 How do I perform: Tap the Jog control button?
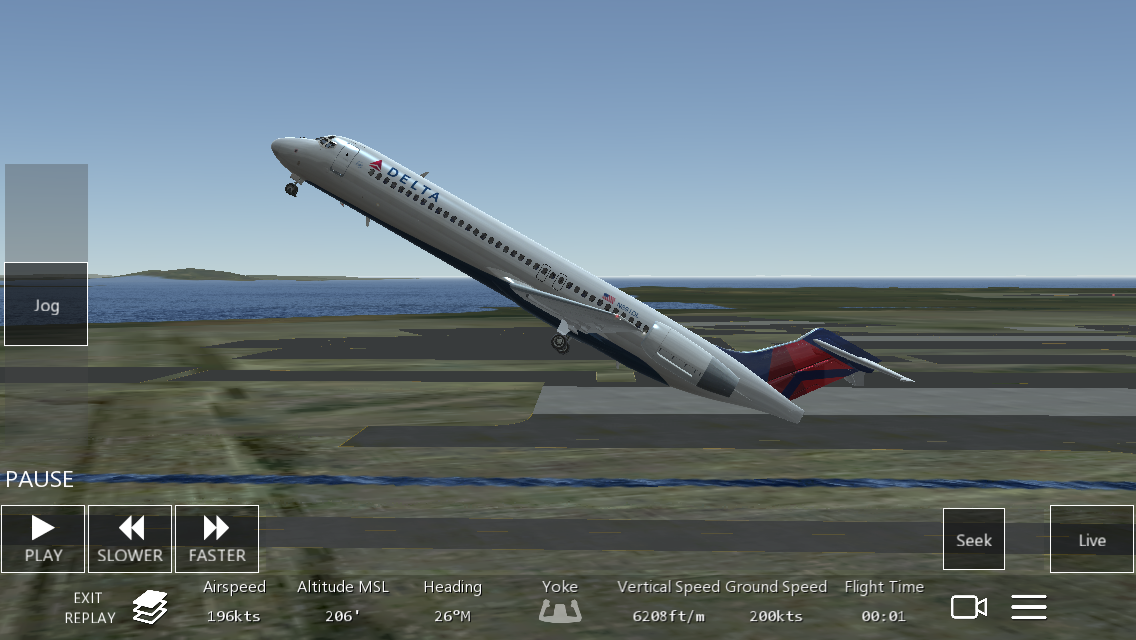pyautogui.click(x=46, y=305)
